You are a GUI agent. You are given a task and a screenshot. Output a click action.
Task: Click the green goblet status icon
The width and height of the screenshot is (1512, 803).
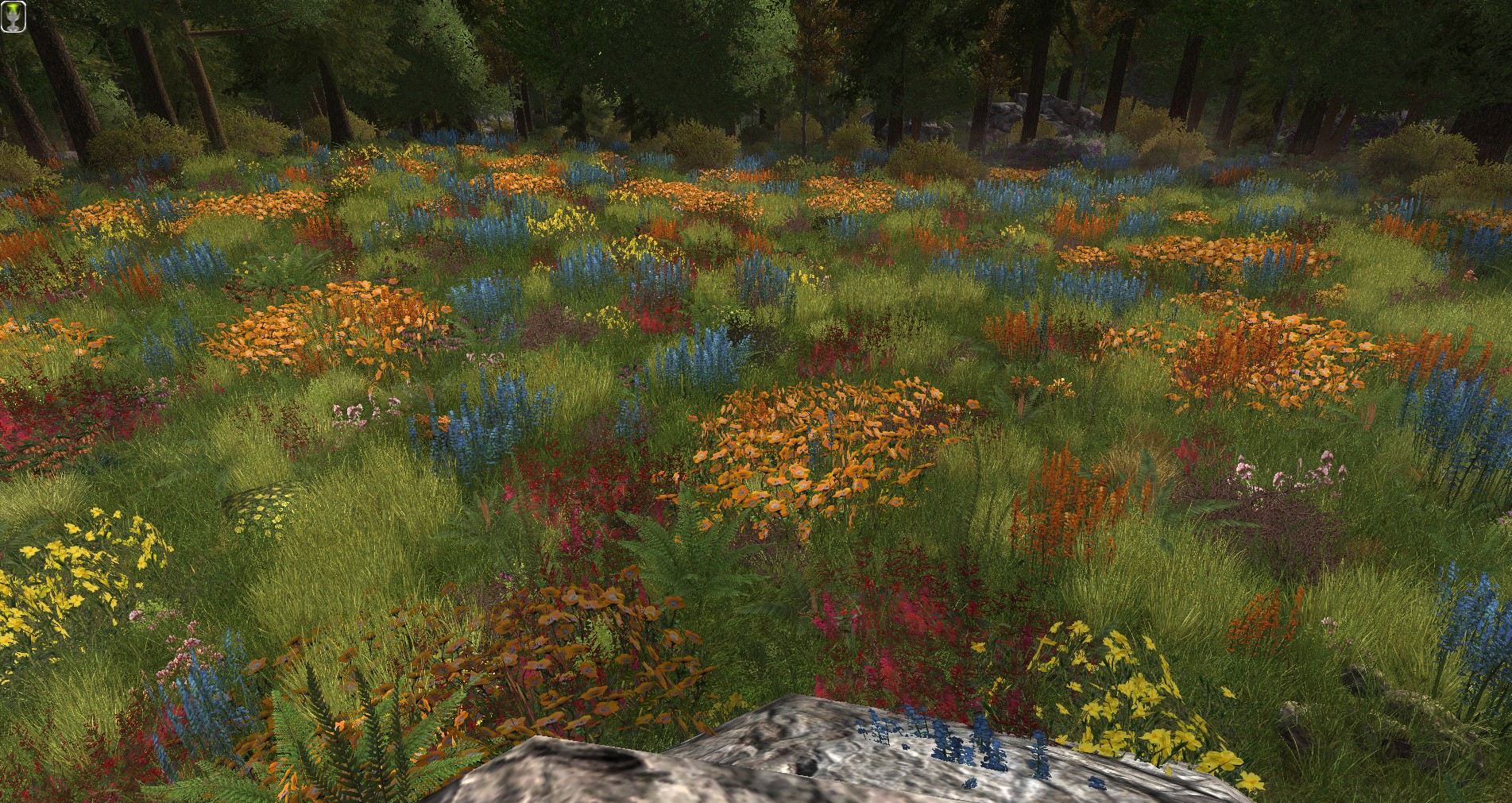(15, 16)
